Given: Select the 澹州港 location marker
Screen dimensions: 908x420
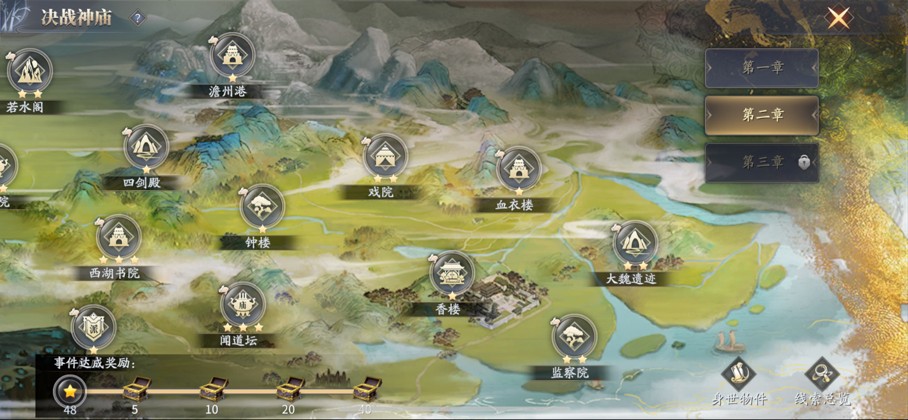Looking at the screenshot, I should [232, 56].
